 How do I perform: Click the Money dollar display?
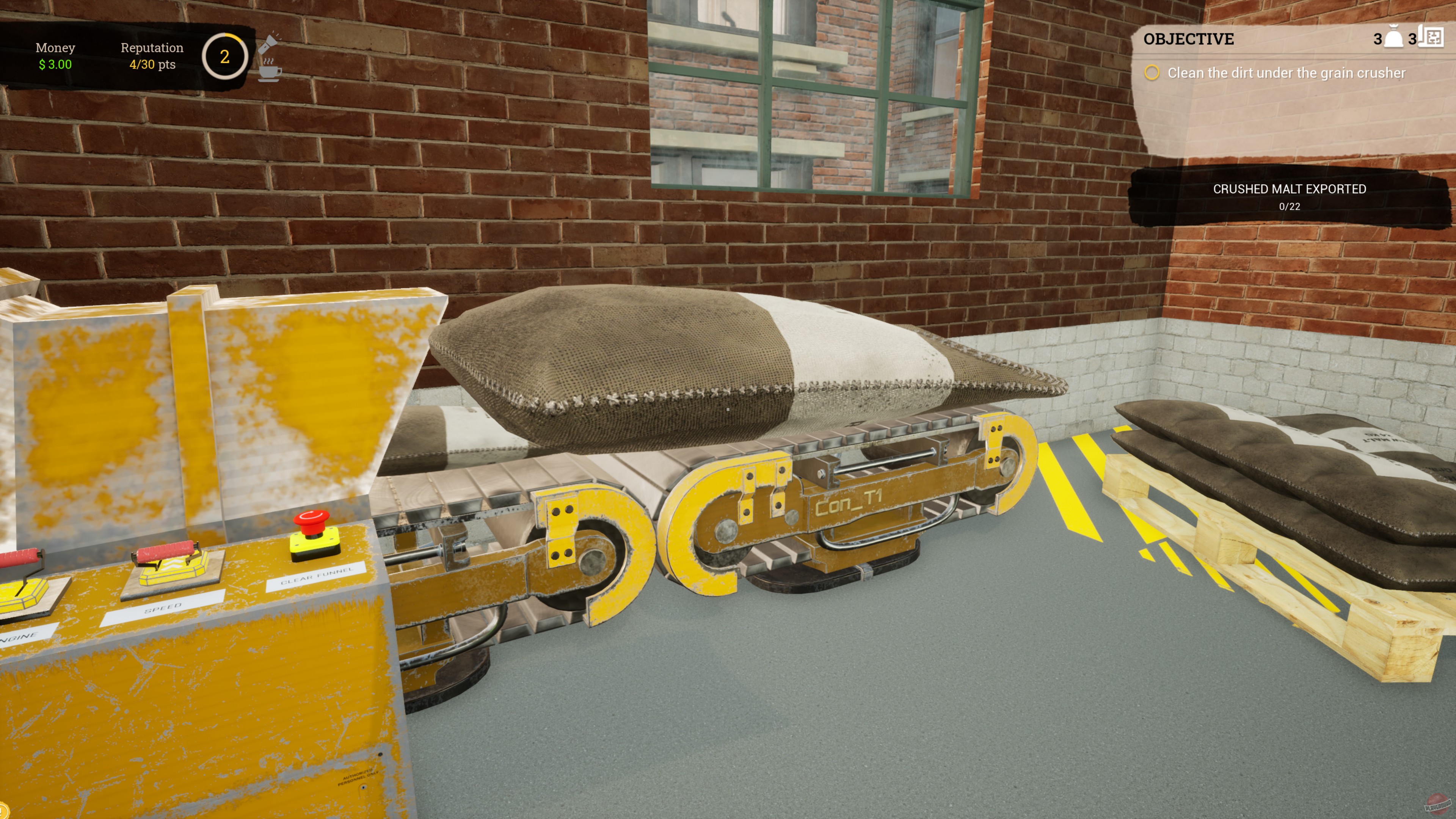click(x=55, y=56)
